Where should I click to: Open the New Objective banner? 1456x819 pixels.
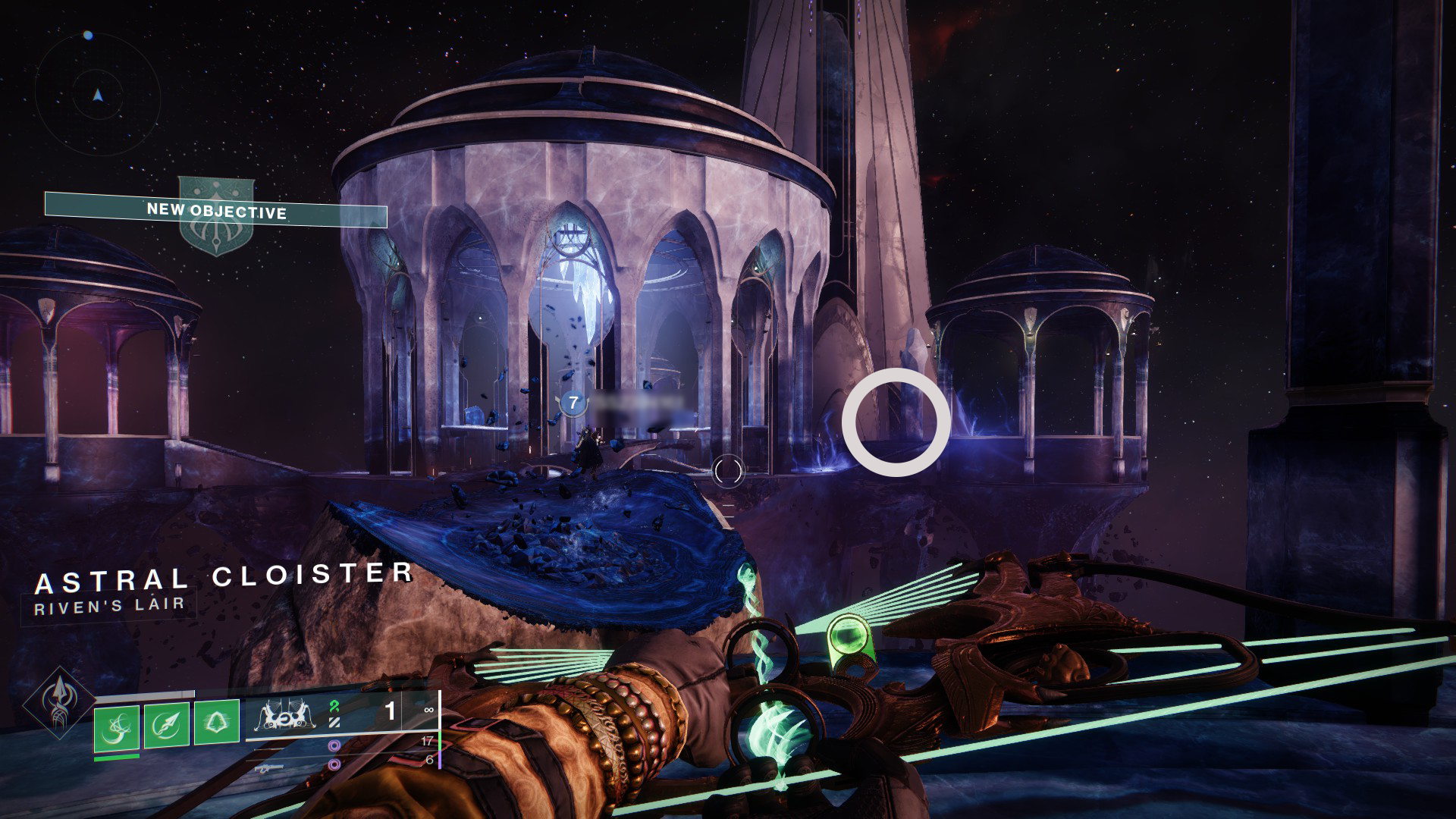click(x=216, y=211)
